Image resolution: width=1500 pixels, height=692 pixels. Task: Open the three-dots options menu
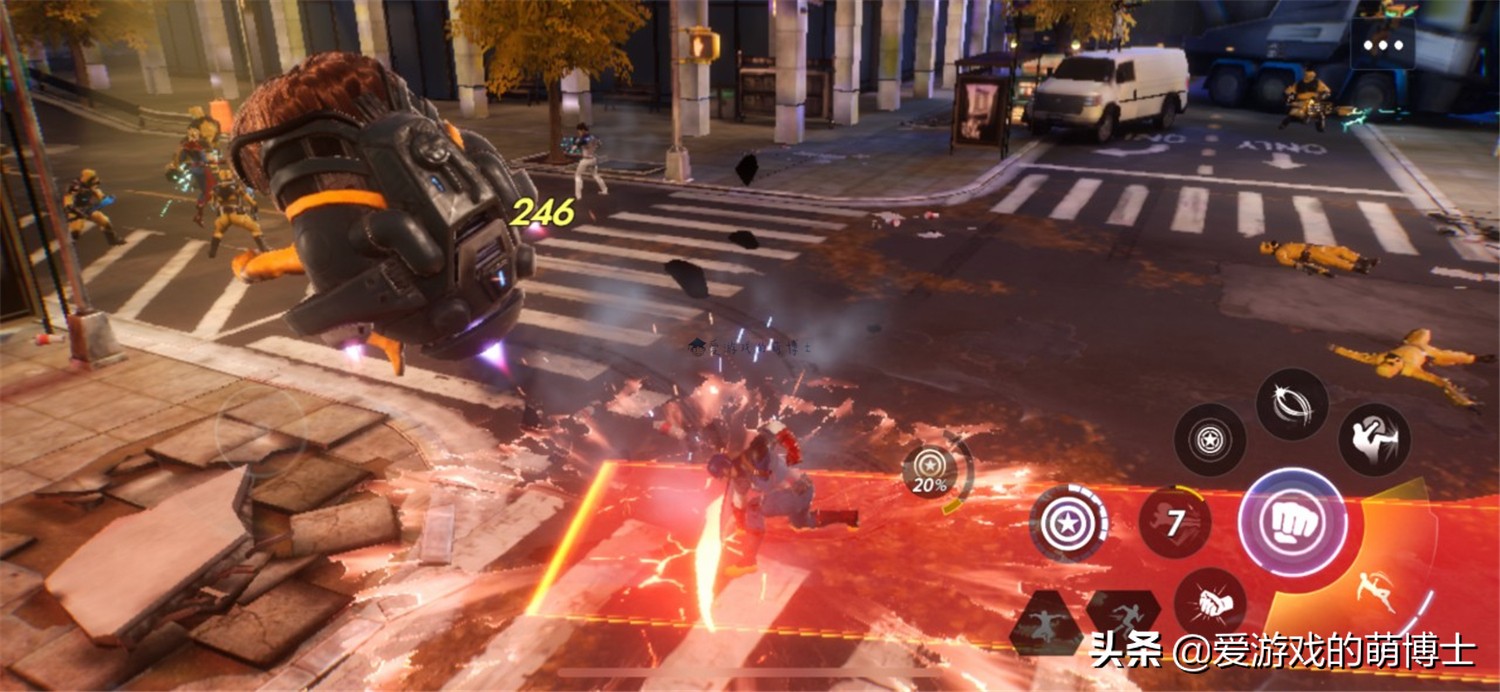tap(1383, 45)
